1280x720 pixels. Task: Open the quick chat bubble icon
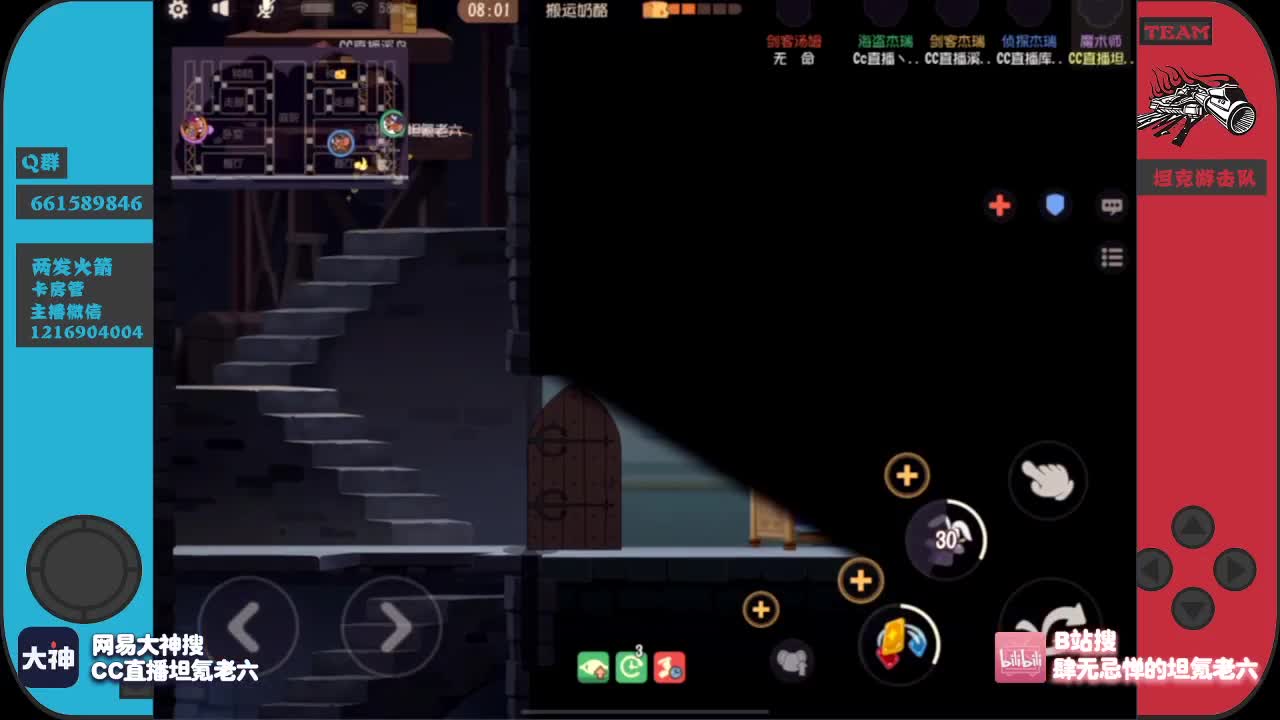point(1111,206)
